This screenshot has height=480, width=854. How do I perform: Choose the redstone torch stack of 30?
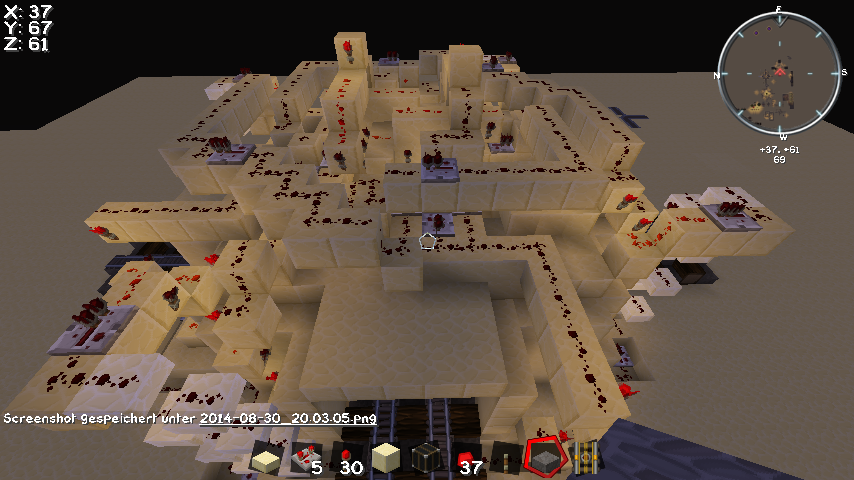click(345, 460)
